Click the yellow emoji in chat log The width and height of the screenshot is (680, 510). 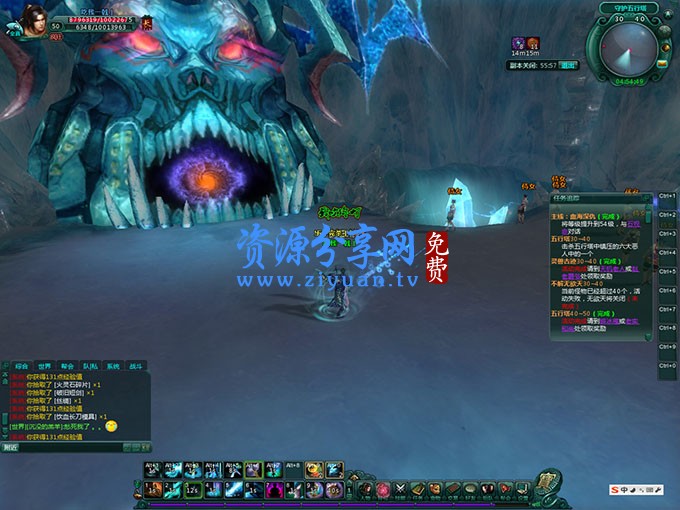(x=111, y=426)
